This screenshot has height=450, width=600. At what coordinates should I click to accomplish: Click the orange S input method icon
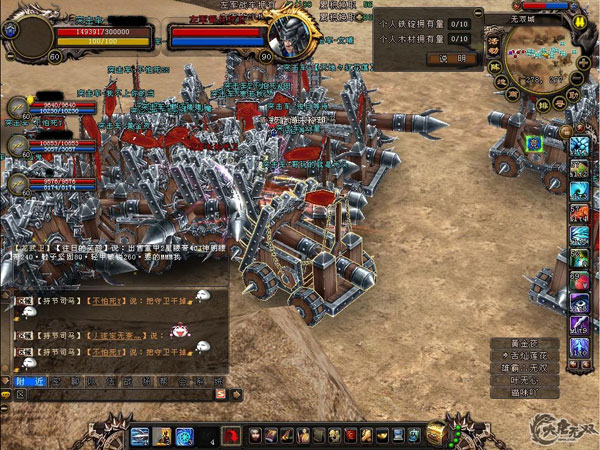coord(6,395)
